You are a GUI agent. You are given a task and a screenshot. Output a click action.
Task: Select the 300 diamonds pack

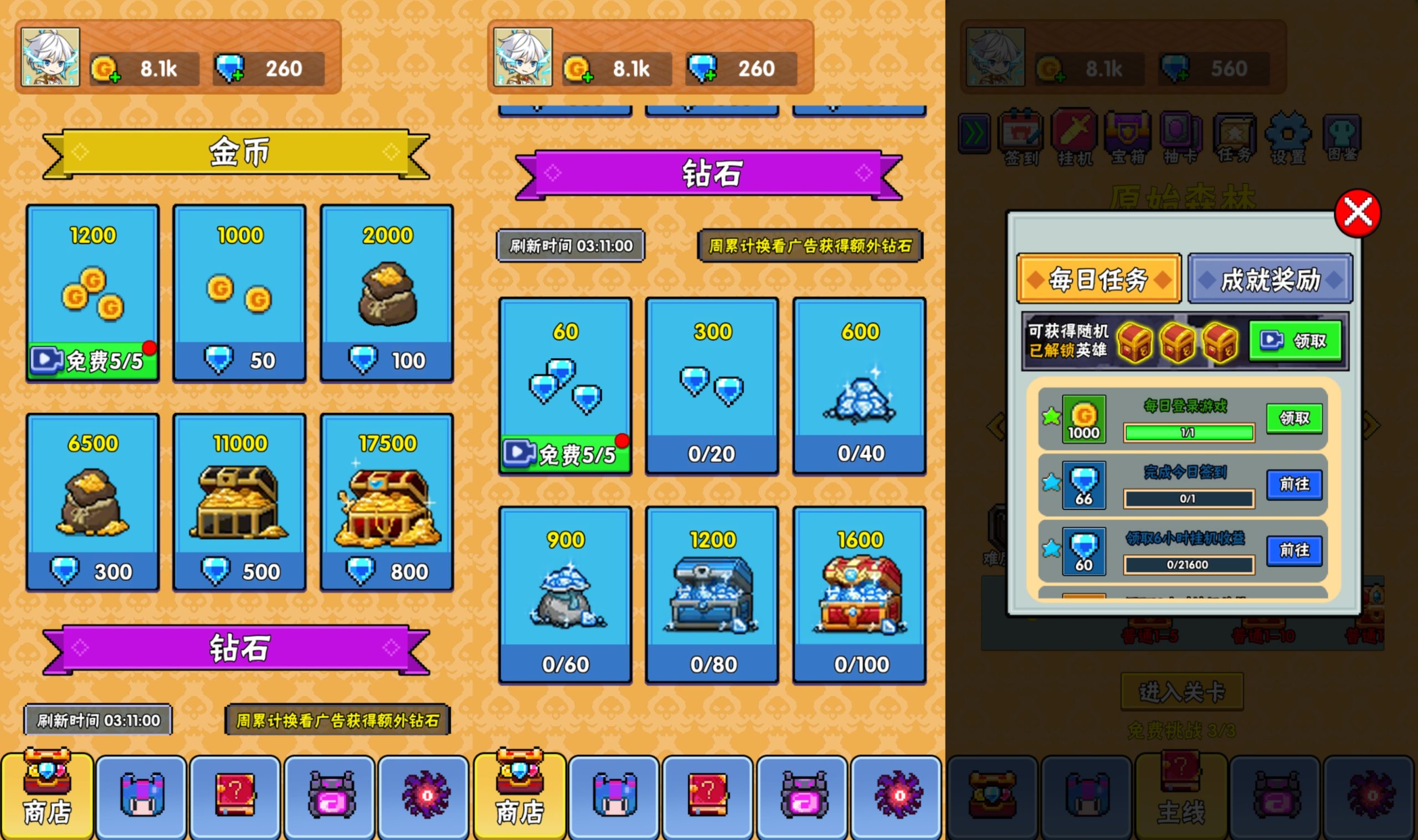click(712, 386)
